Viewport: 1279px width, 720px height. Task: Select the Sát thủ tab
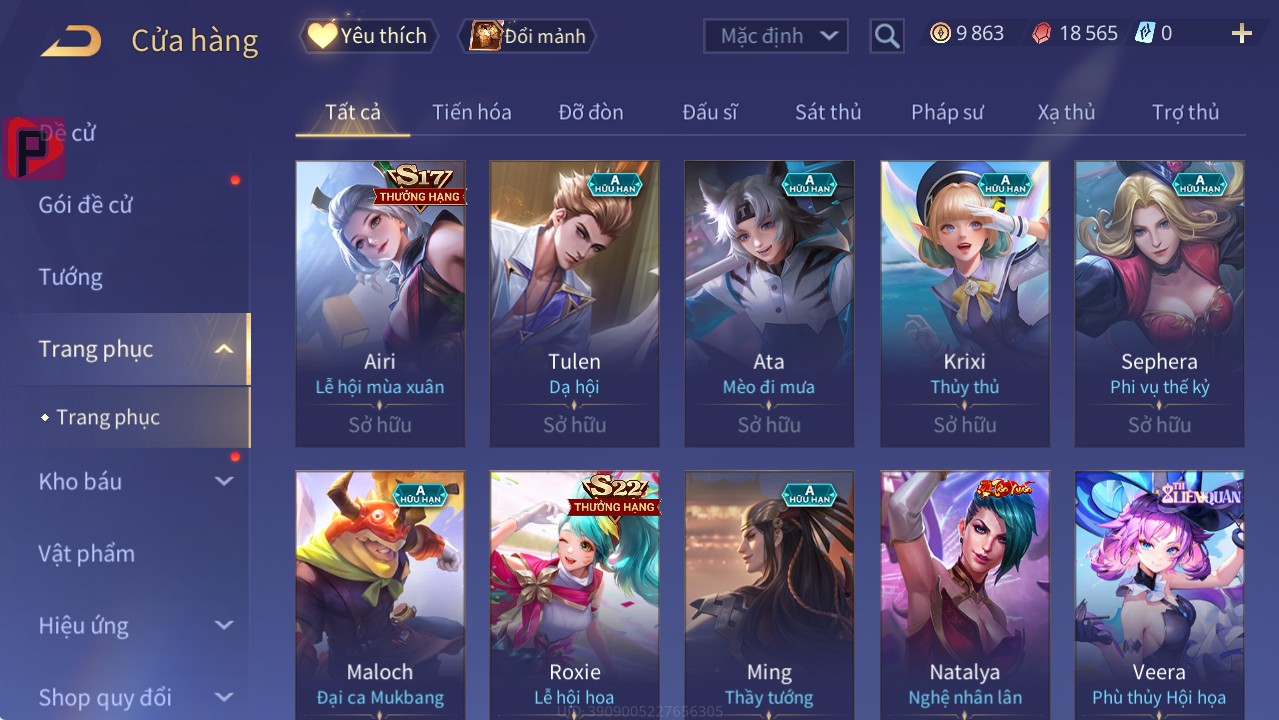[827, 112]
